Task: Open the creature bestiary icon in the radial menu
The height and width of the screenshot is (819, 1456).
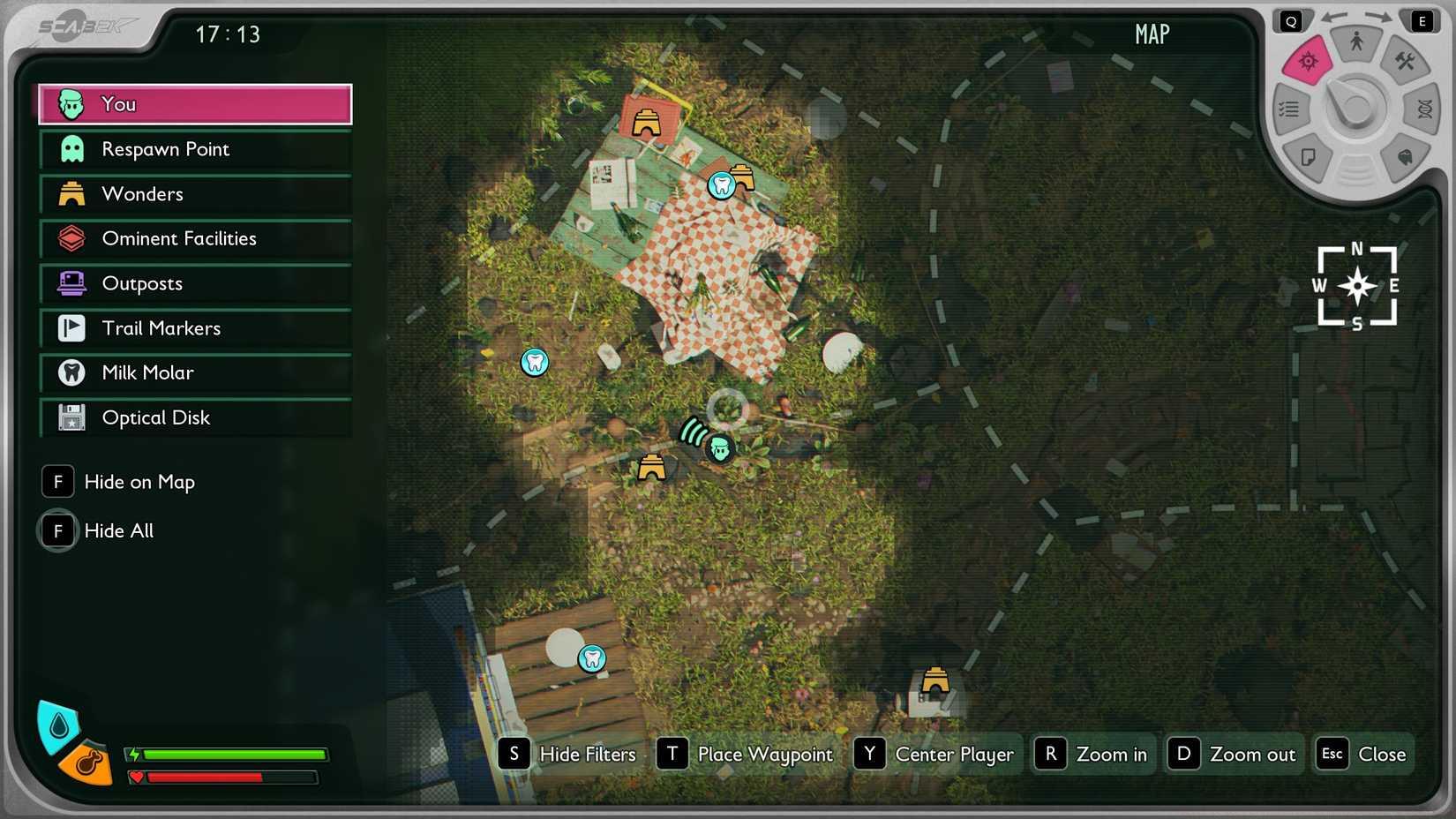Action: click(1405, 156)
